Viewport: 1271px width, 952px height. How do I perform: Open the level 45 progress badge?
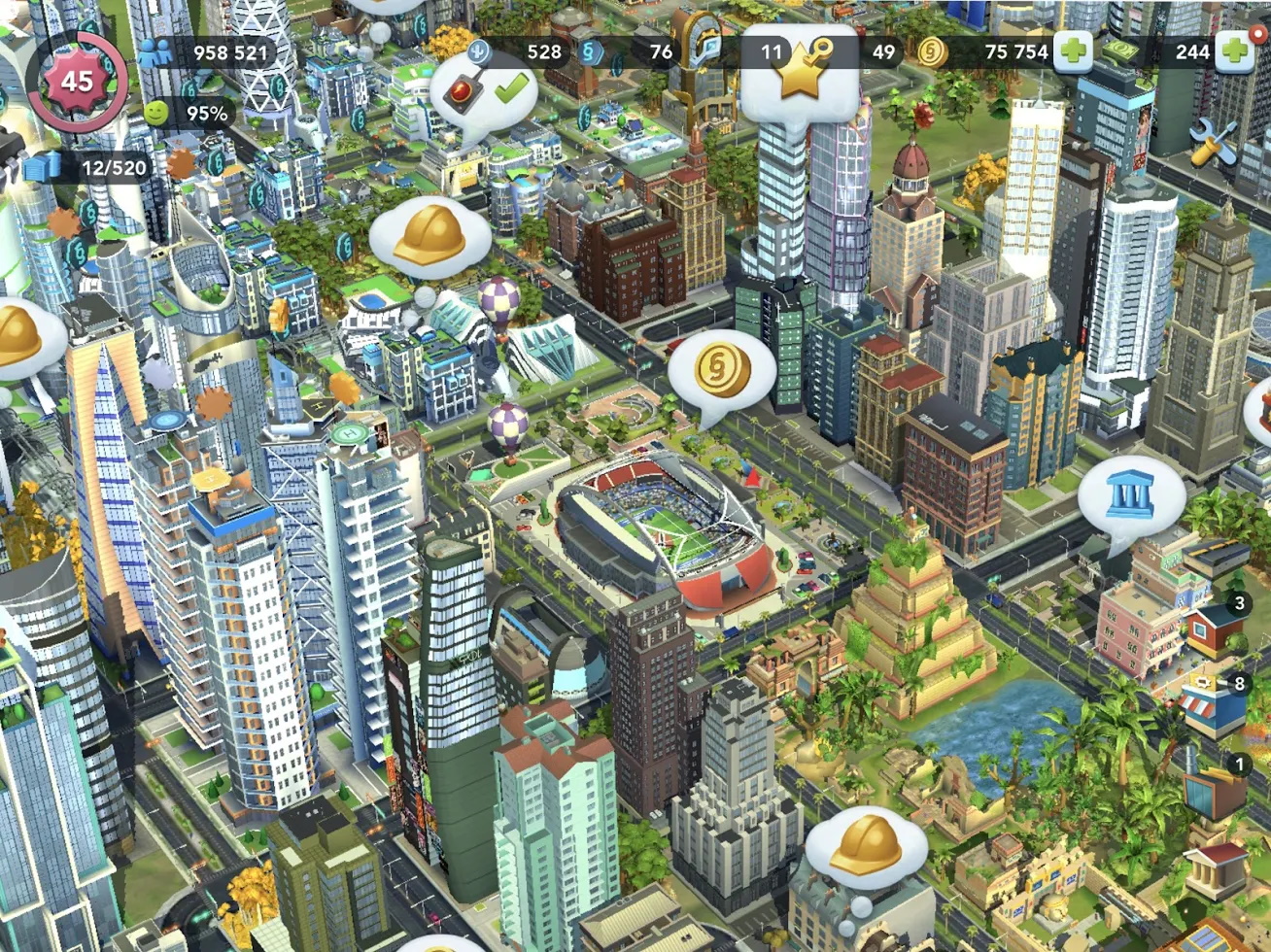click(77, 81)
